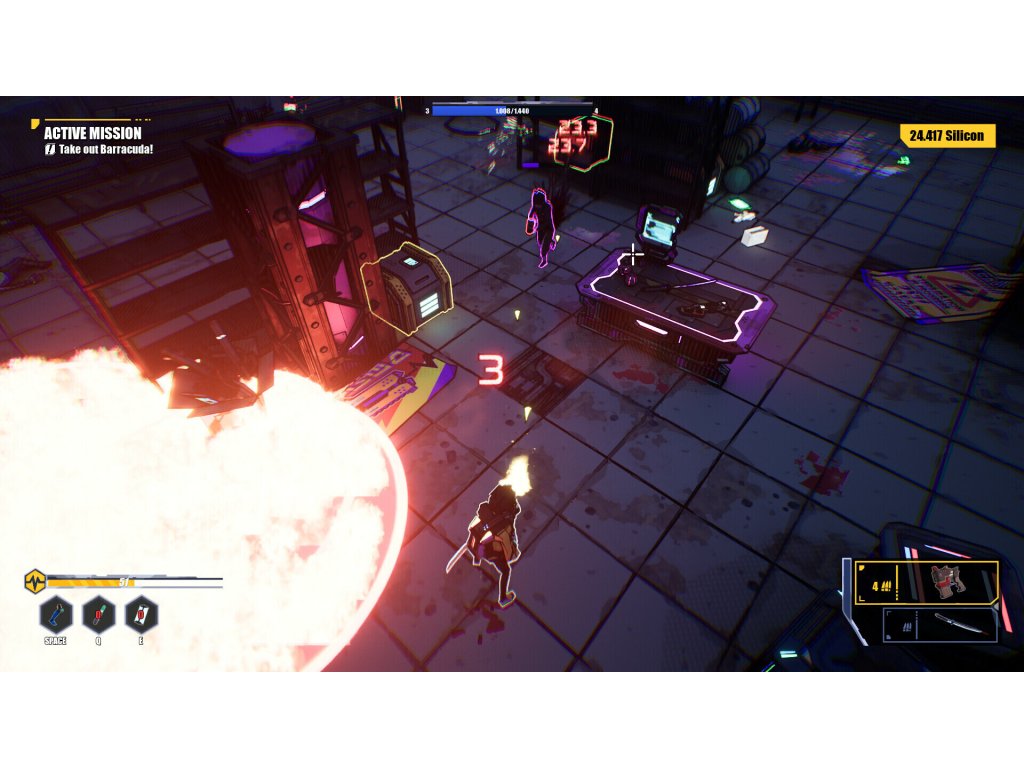Click the yellow heartbeat health icon
Image resolution: width=1024 pixels, height=768 pixels.
pos(35,580)
